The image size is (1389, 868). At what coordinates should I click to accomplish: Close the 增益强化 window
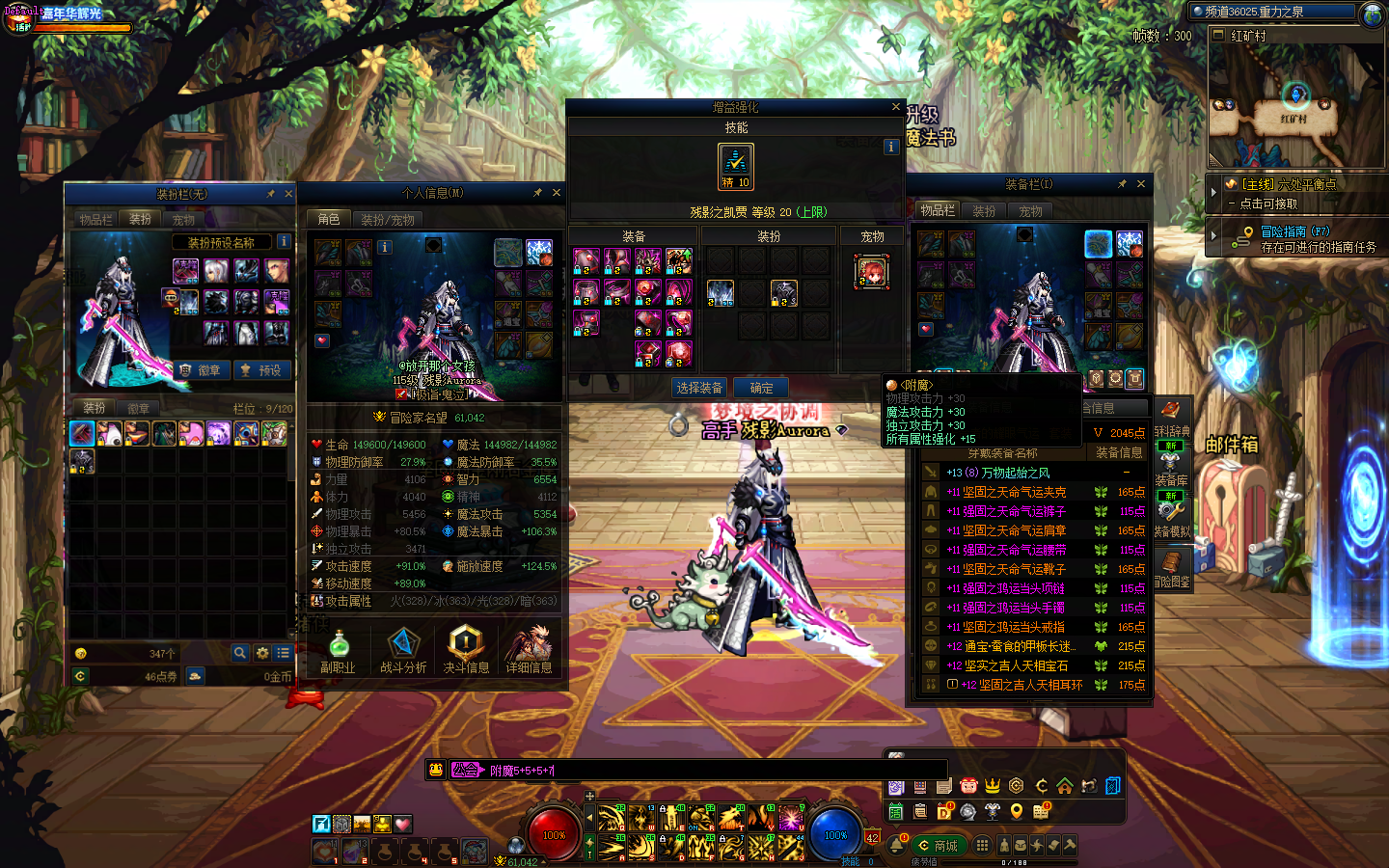(x=895, y=107)
